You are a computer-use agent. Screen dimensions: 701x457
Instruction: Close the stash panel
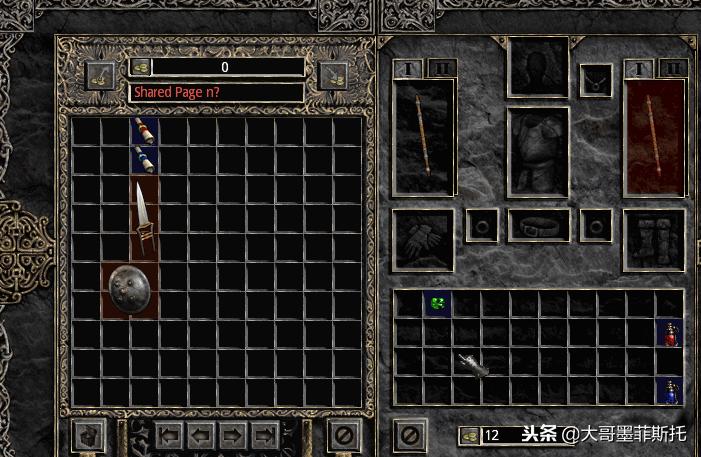pyautogui.click(x=344, y=436)
